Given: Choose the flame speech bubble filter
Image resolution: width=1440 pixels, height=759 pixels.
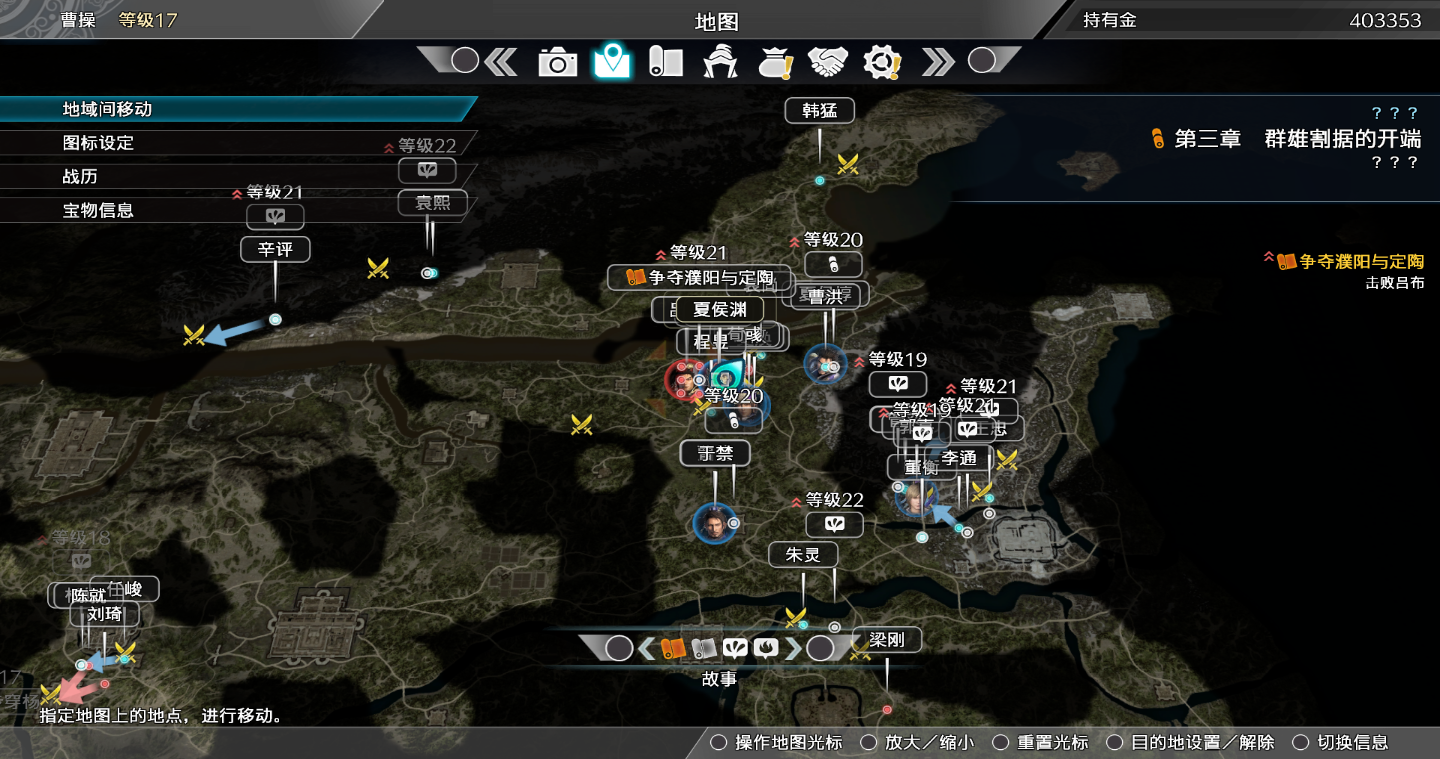Looking at the screenshot, I should point(766,648).
